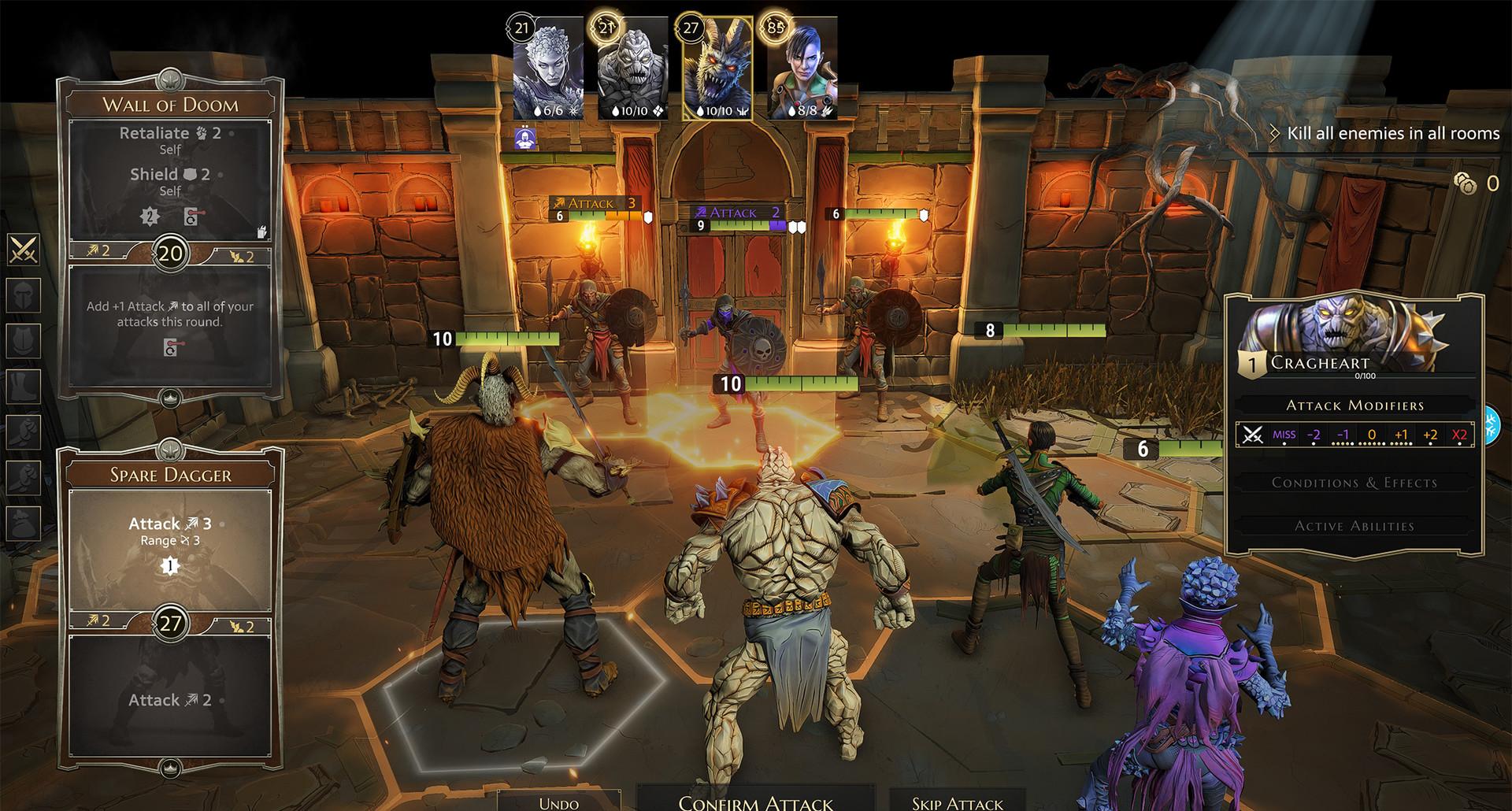The height and width of the screenshot is (811, 1512).
Task: Undo the last action
Action: tap(558, 802)
